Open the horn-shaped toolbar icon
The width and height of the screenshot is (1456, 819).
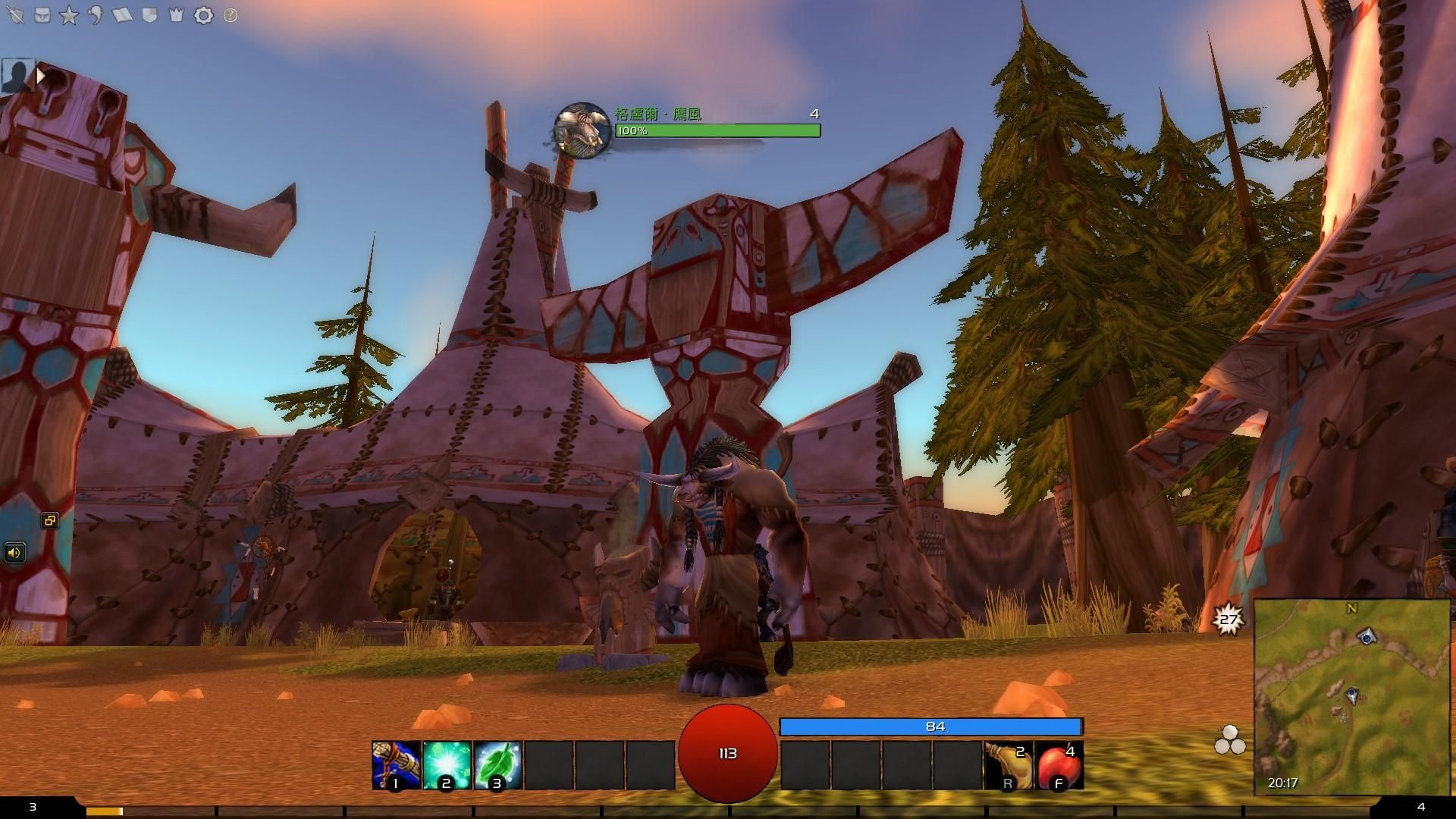tap(95, 14)
